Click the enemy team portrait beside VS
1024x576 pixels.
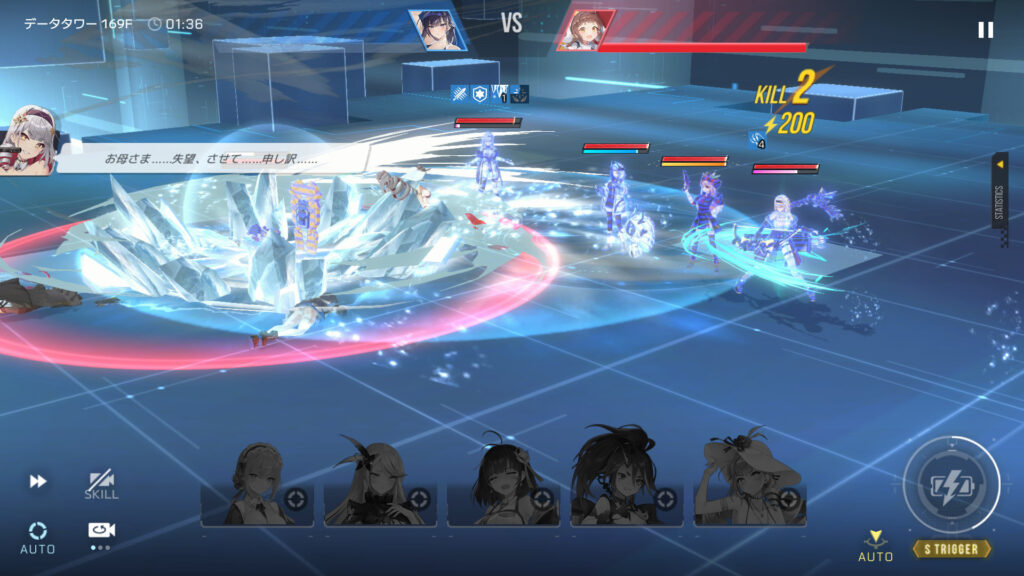coord(586,30)
